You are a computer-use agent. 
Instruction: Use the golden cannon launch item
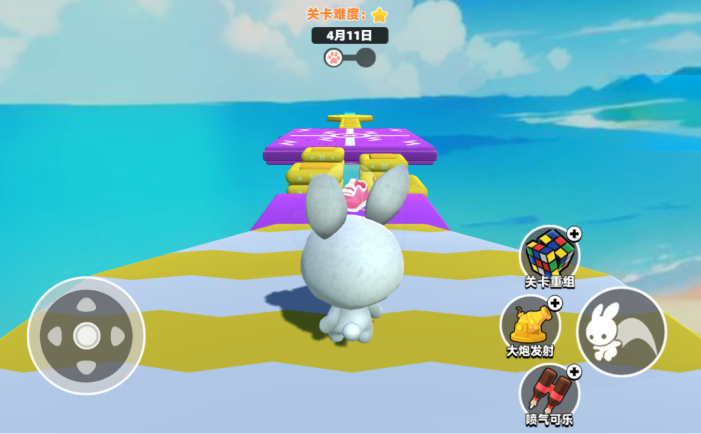(x=530, y=323)
